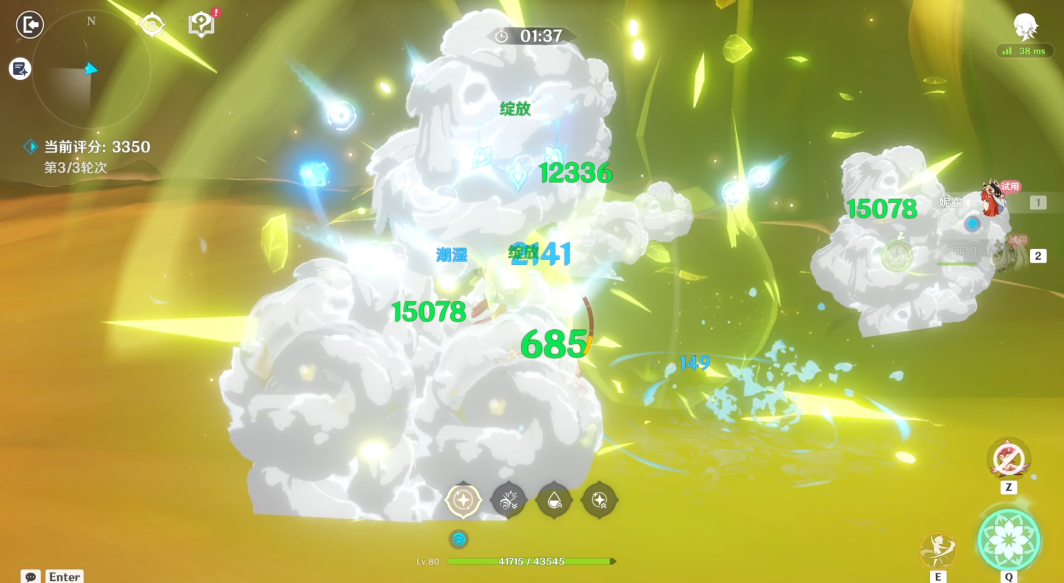Open the Paimon menu icon

[x=1025, y=26]
